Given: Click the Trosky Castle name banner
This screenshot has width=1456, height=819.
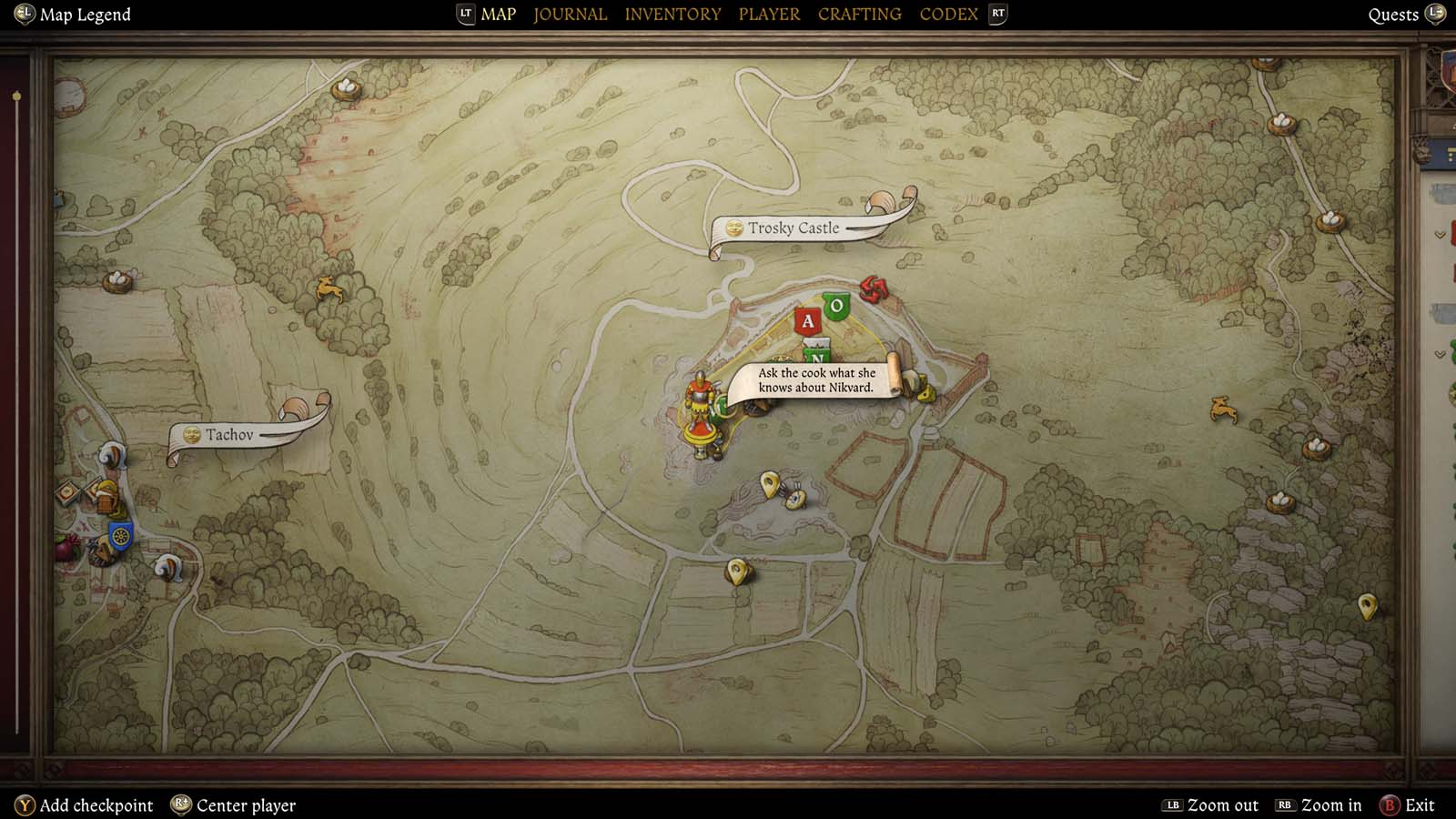Looking at the screenshot, I should tap(792, 228).
